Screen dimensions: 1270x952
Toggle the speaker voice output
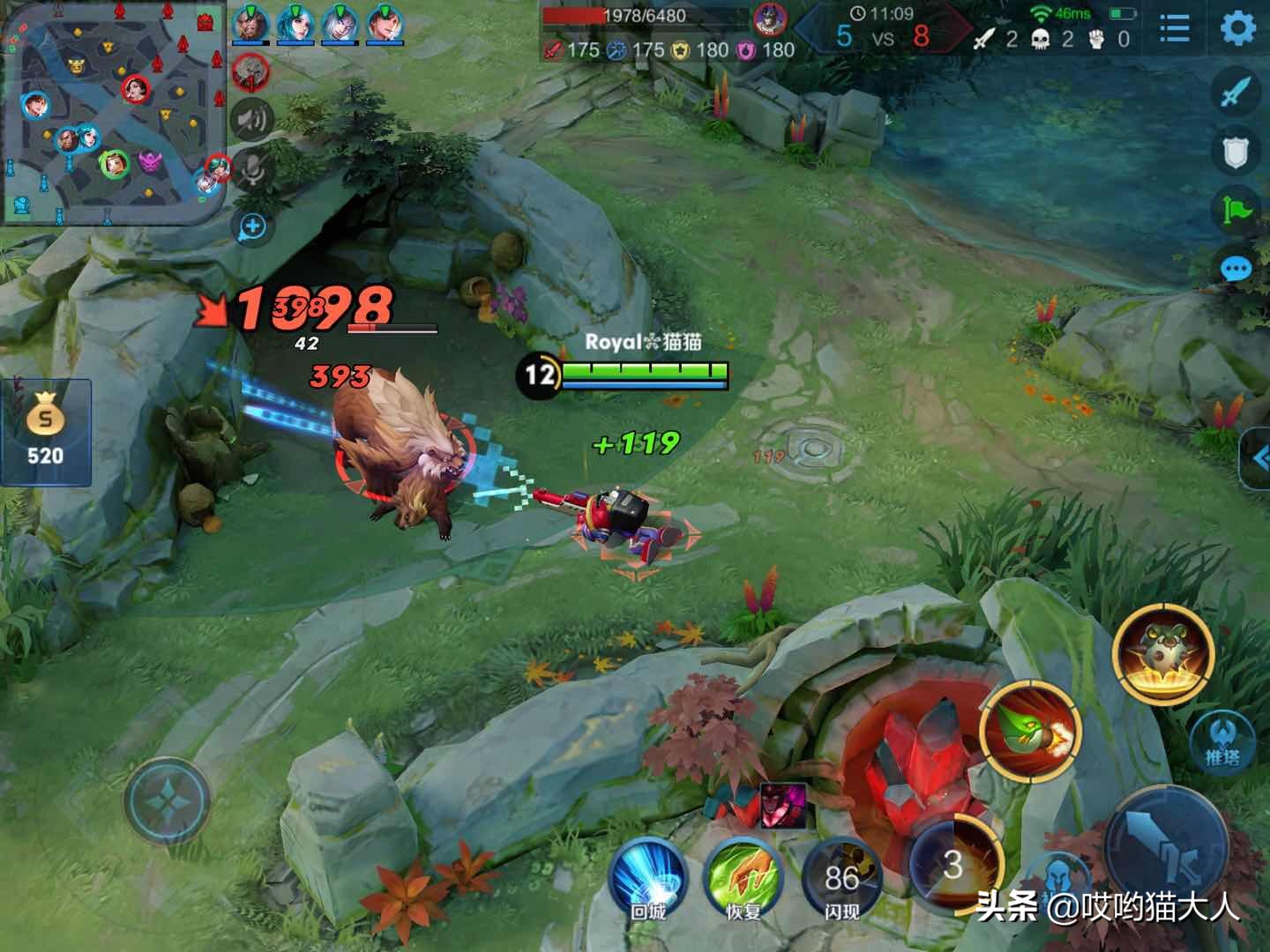[x=252, y=119]
